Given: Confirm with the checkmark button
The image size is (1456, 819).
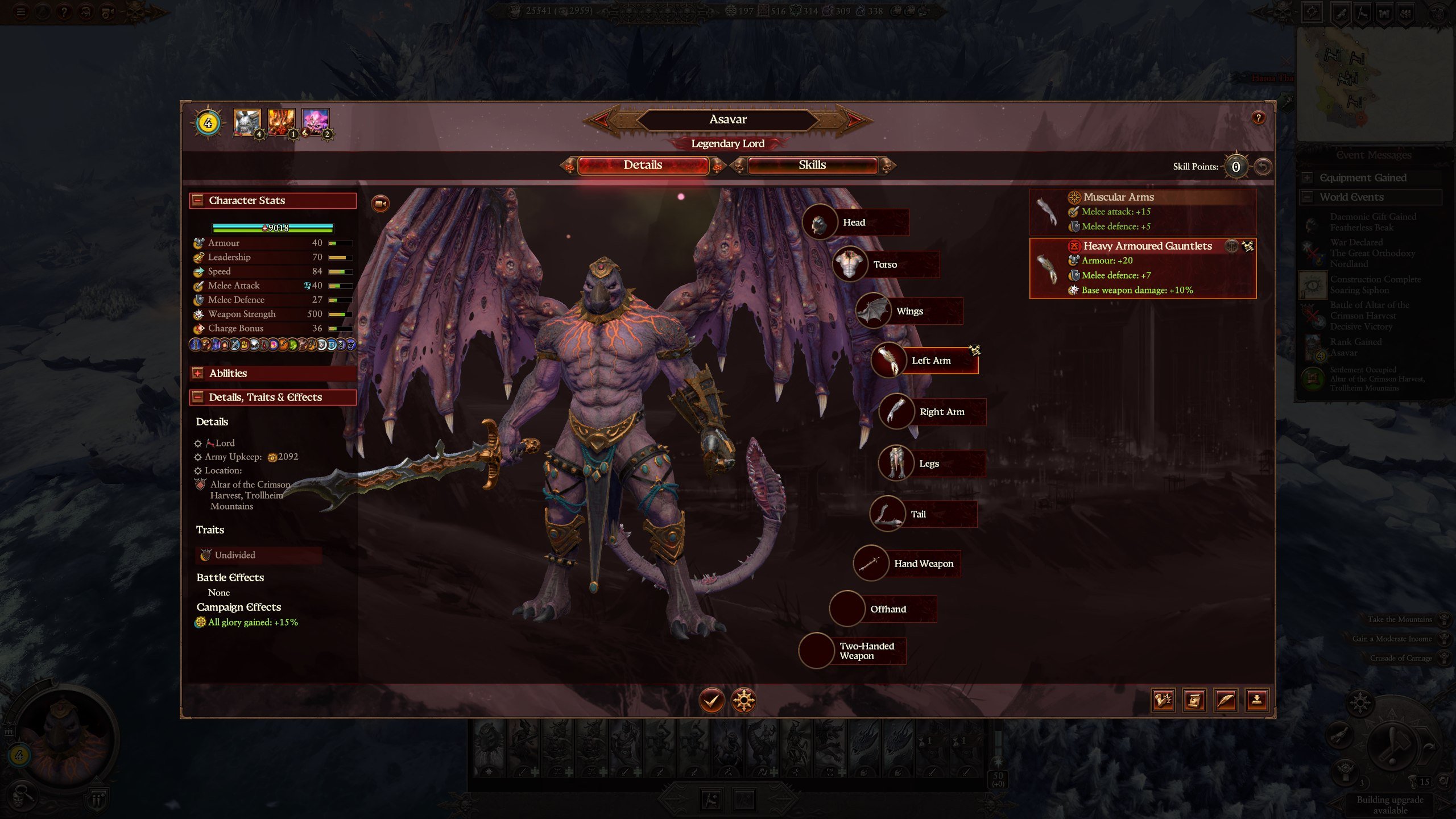Looking at the screenshot, I should [x=712, y=700].
